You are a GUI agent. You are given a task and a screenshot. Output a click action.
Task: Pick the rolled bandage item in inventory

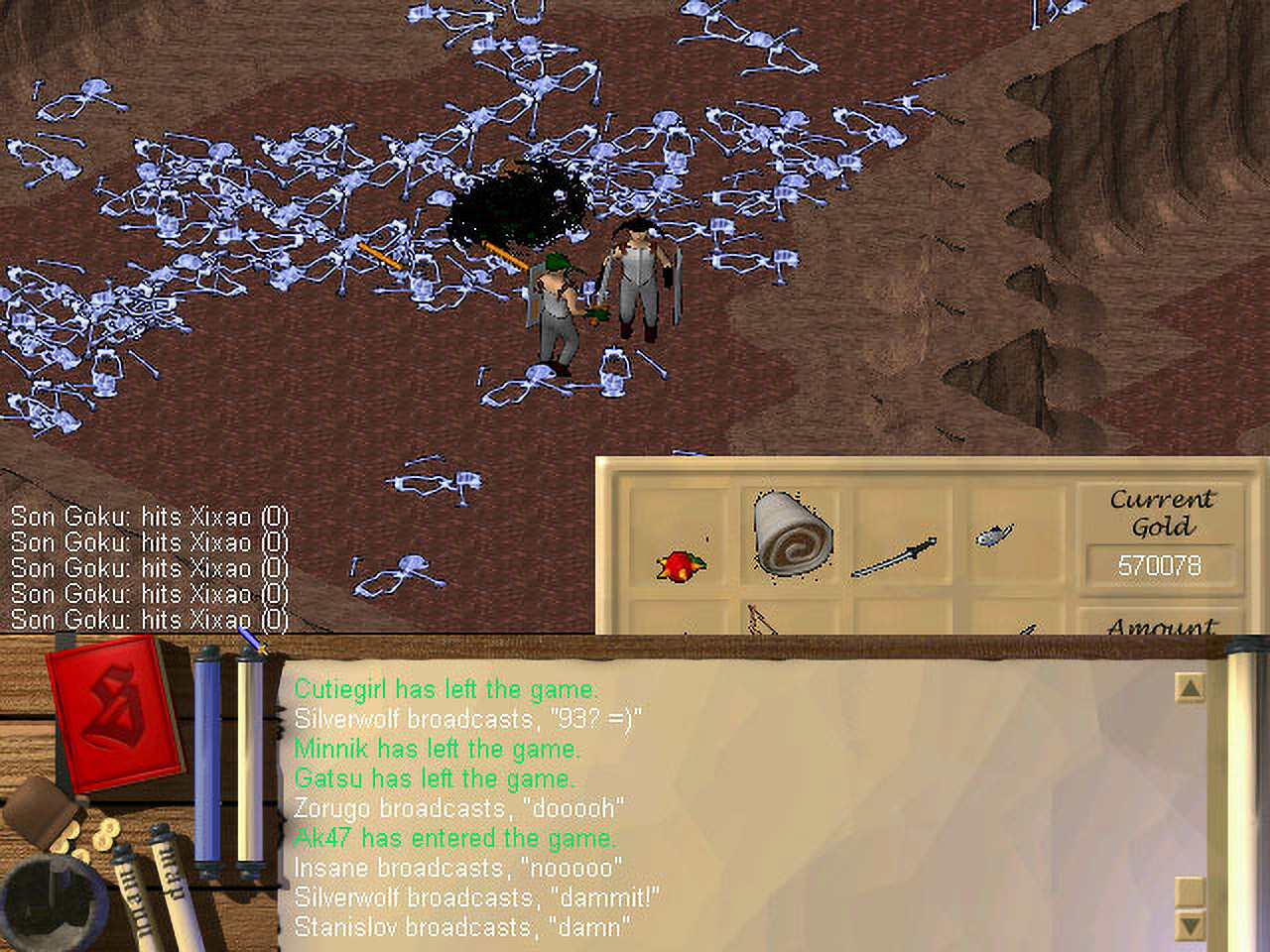click(x=791, y=535)
